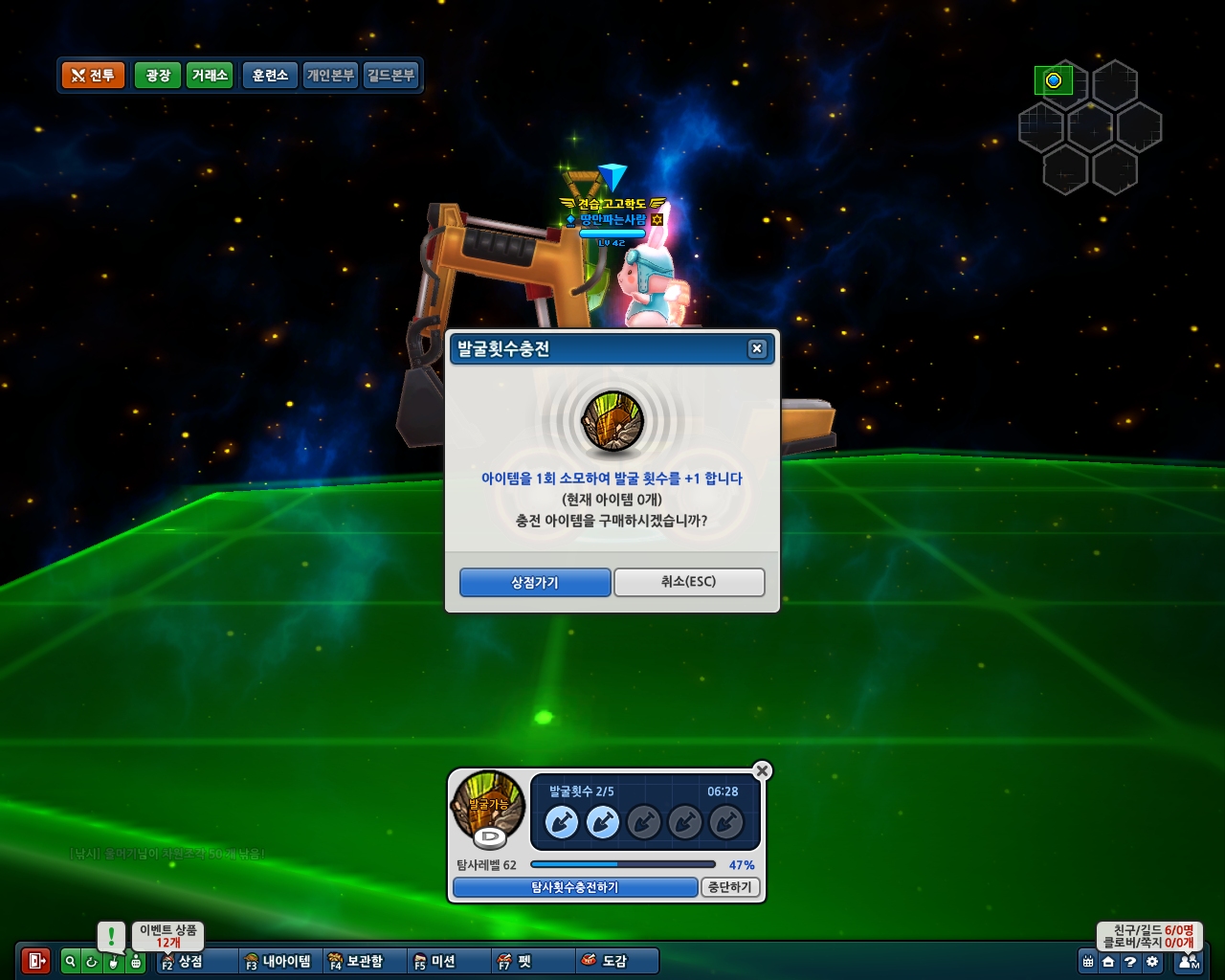Select the 길드본부 guild headquarters tab
Screen dimensions: 1225x980
click(x=390, y=76)
